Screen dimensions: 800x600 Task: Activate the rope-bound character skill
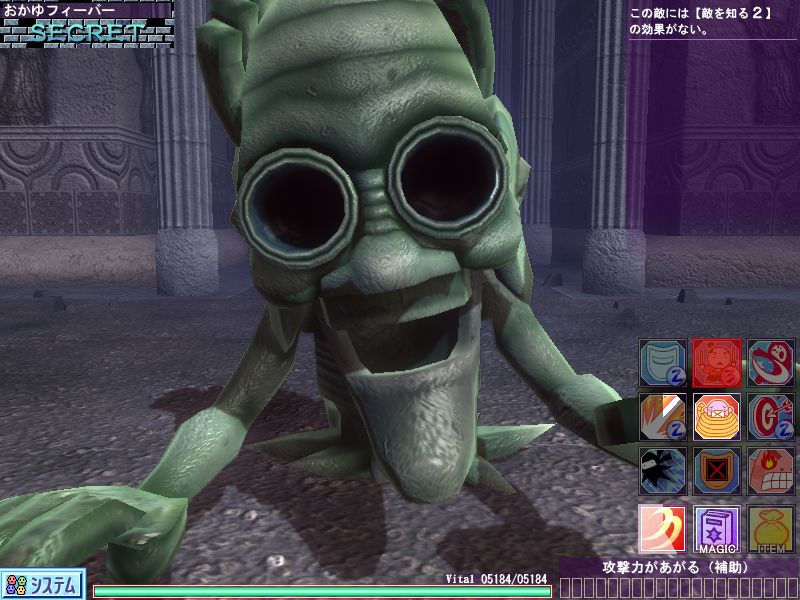click(716, 416)
